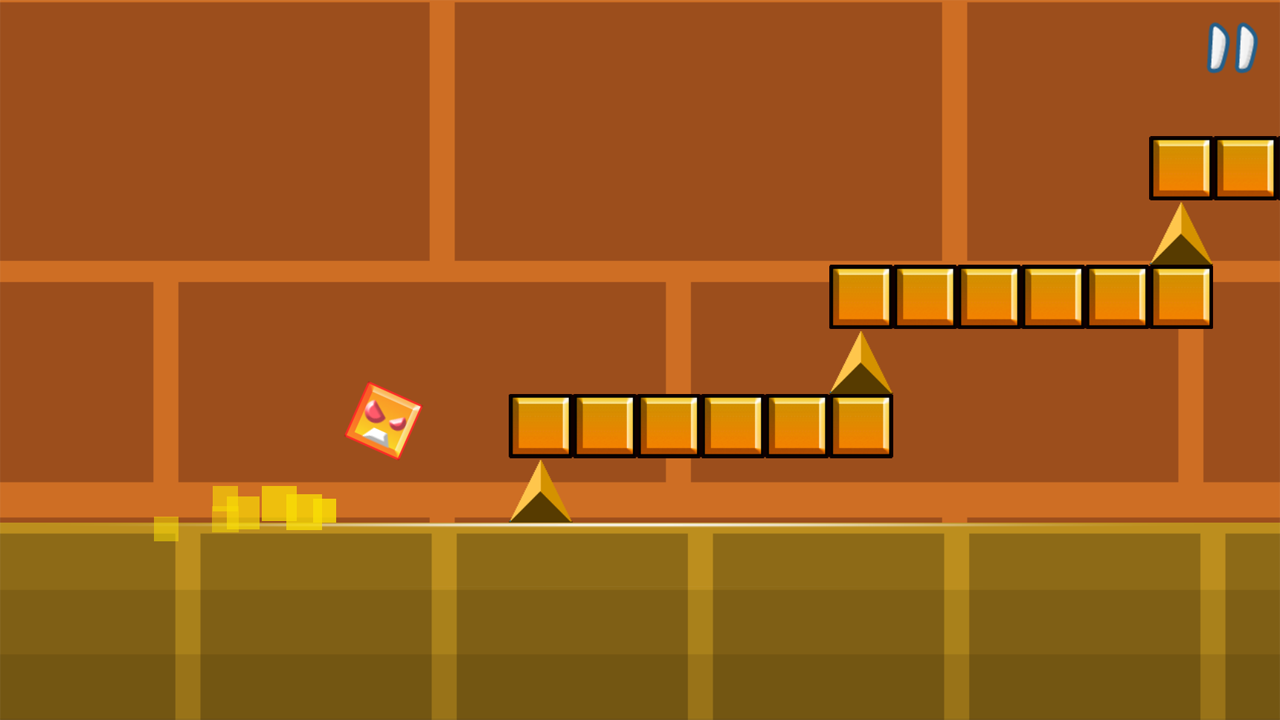Click the spike on the upper right platform

click(1180, 235)
